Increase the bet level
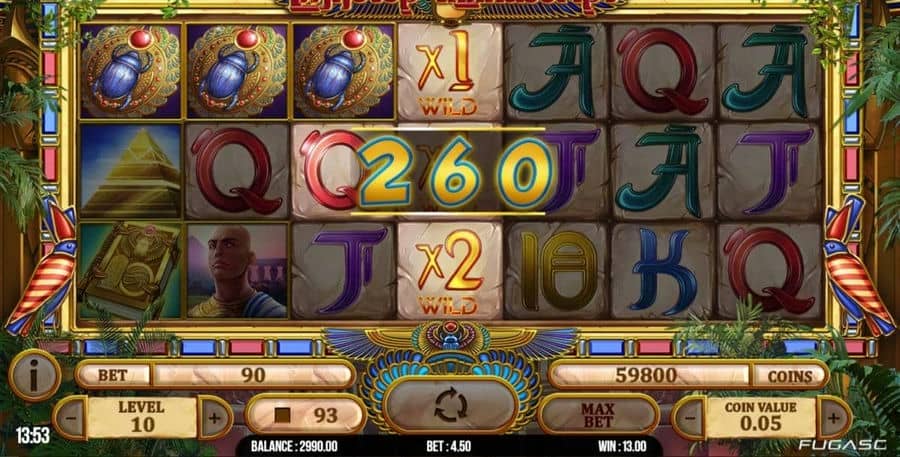This screenshot has width=900, height=457. (214, 416)
